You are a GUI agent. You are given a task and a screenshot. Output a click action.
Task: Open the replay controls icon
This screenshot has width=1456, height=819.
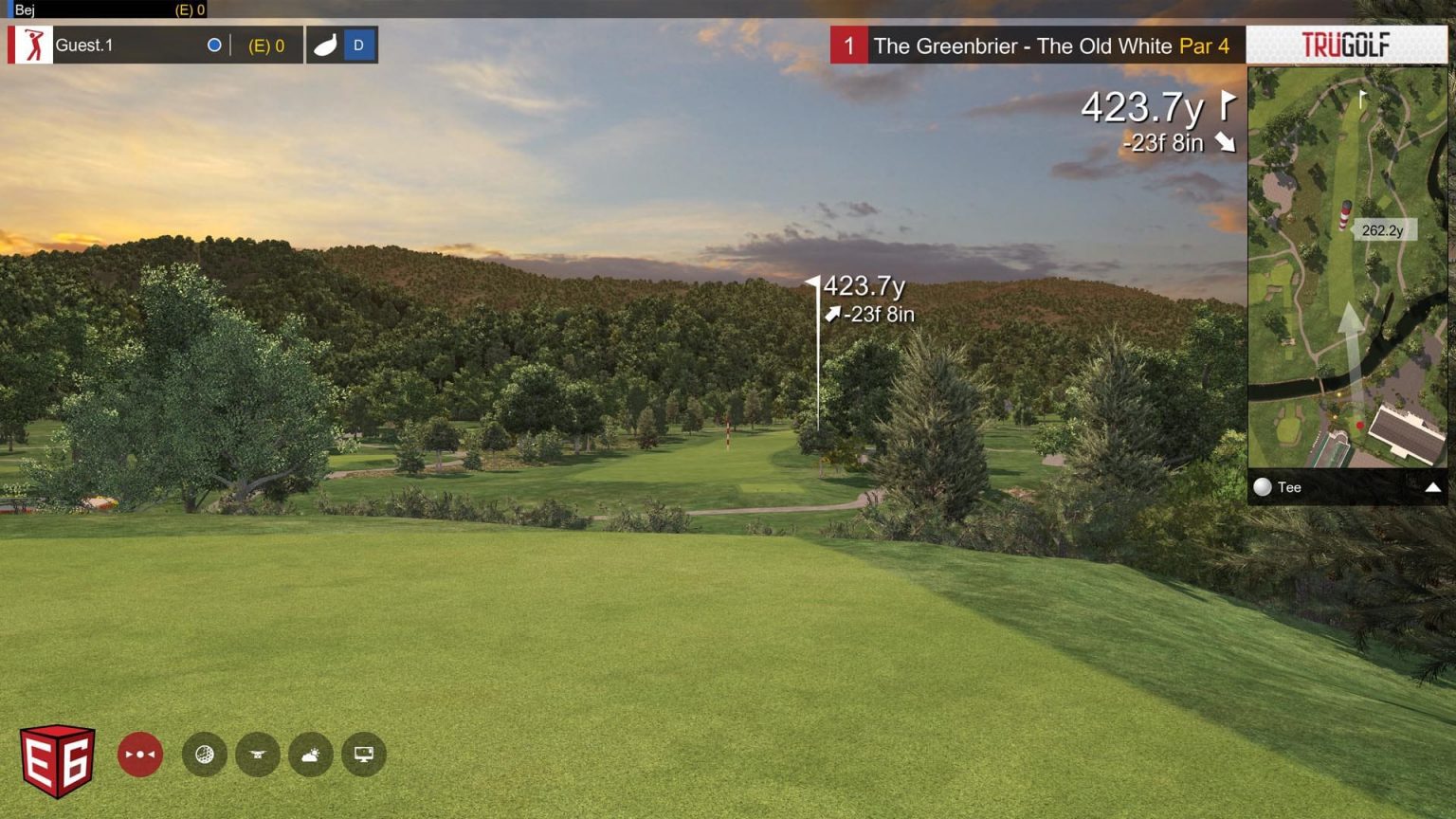pos(139,754)
